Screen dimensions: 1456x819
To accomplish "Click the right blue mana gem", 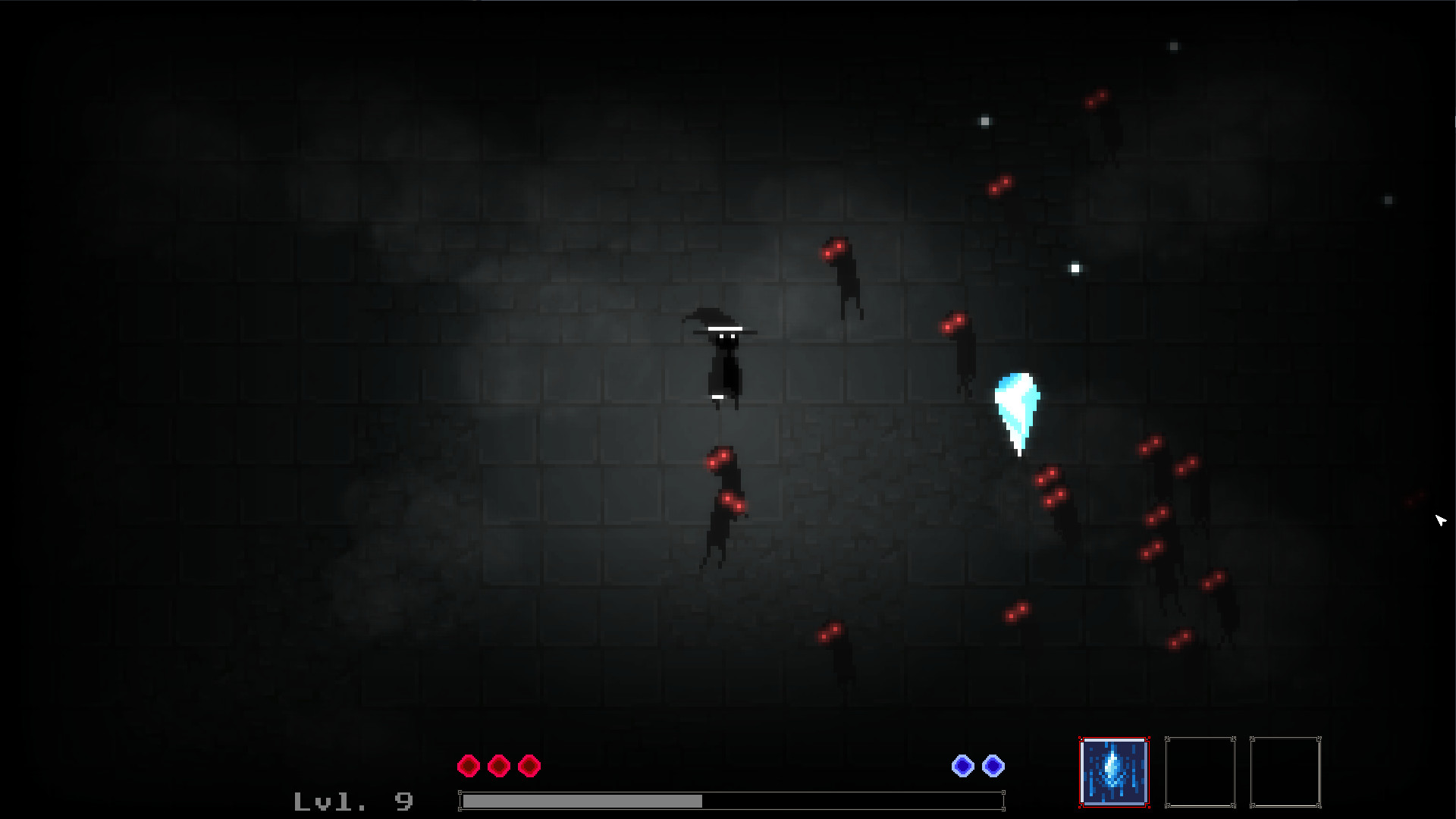I will tap(993, 765).
